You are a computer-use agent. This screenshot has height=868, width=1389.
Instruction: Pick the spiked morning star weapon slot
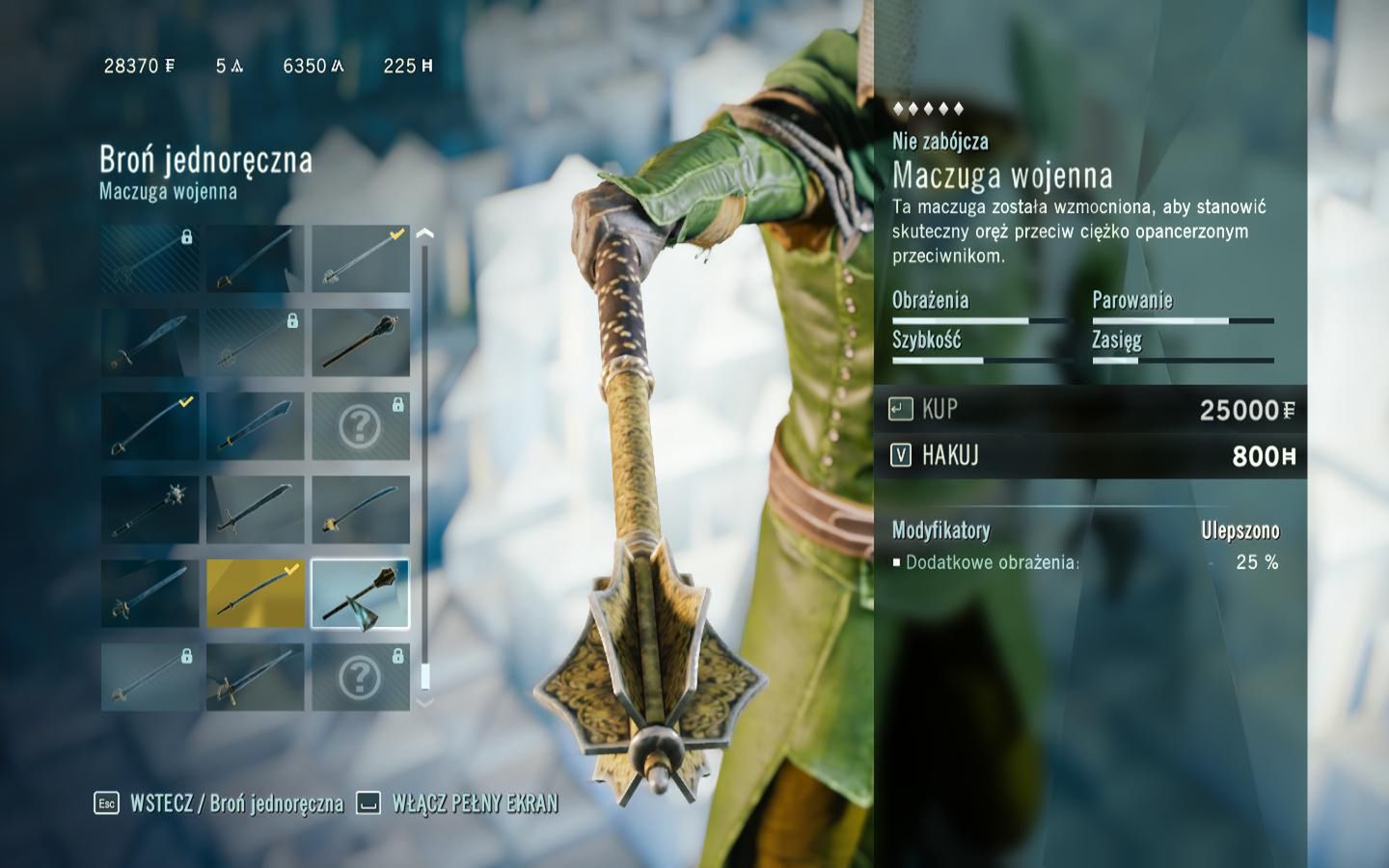(150, 509)
